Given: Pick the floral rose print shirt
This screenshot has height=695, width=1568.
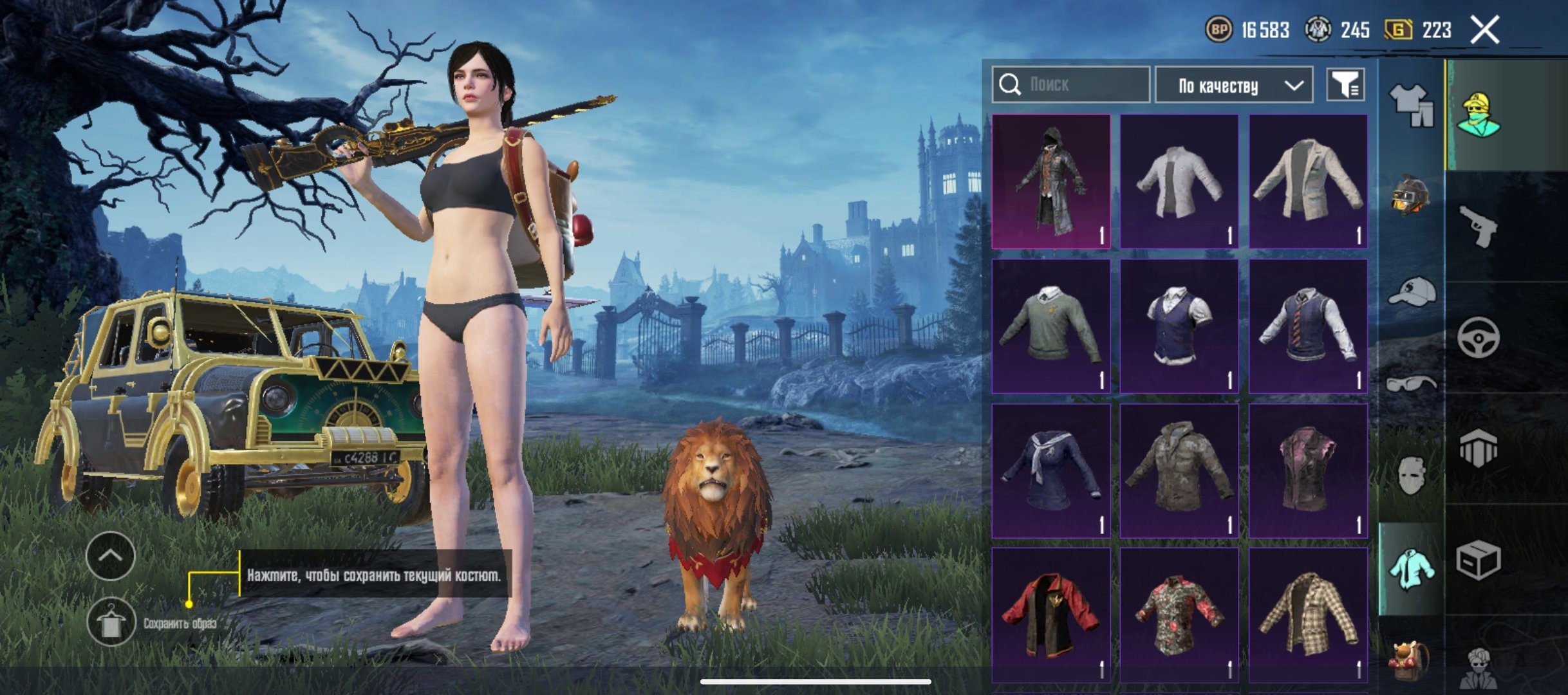Looking at the screenshot, I should 1179,615.
